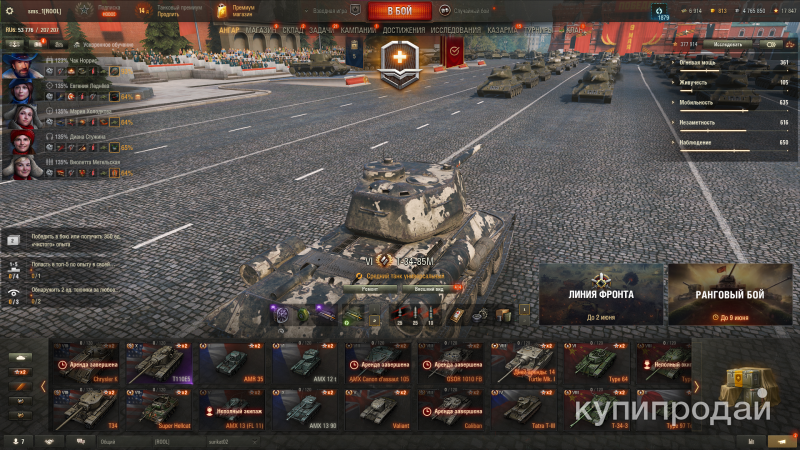
Task: Click the Ремонт button under the tank
Action: pos(371,288)
